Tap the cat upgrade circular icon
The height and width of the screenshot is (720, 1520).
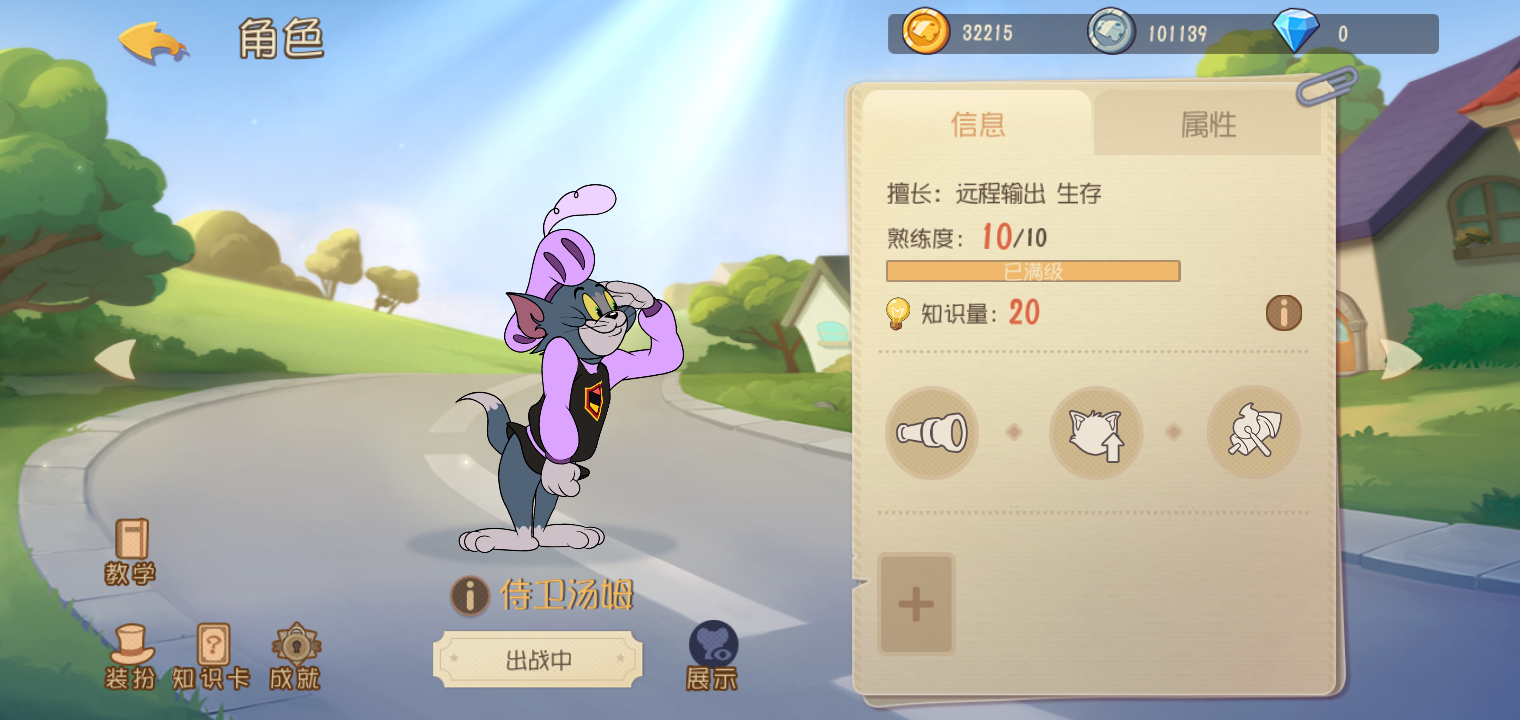[x=1096, y=432]
